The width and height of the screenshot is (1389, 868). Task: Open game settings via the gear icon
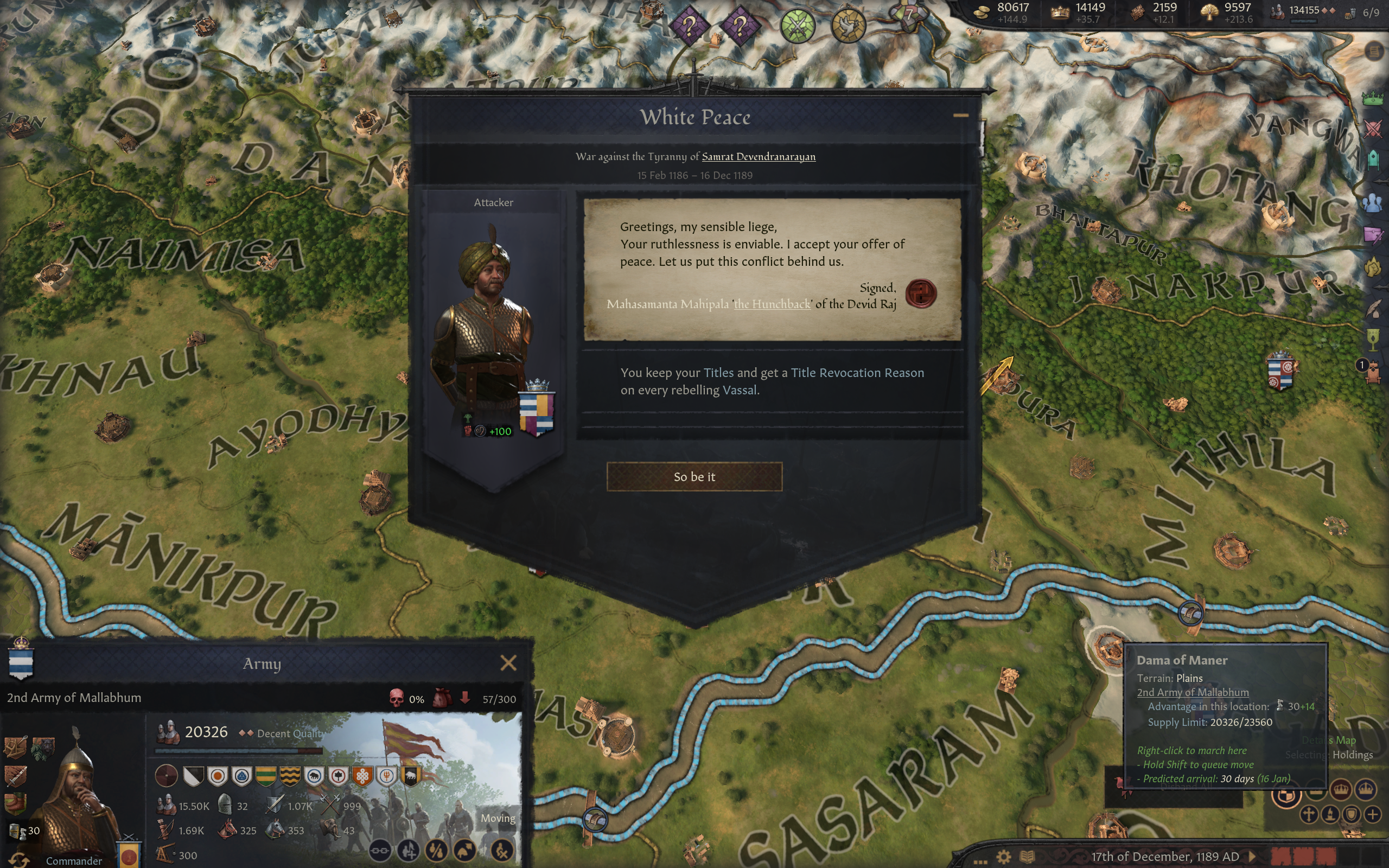click(x=1003, y=857)
